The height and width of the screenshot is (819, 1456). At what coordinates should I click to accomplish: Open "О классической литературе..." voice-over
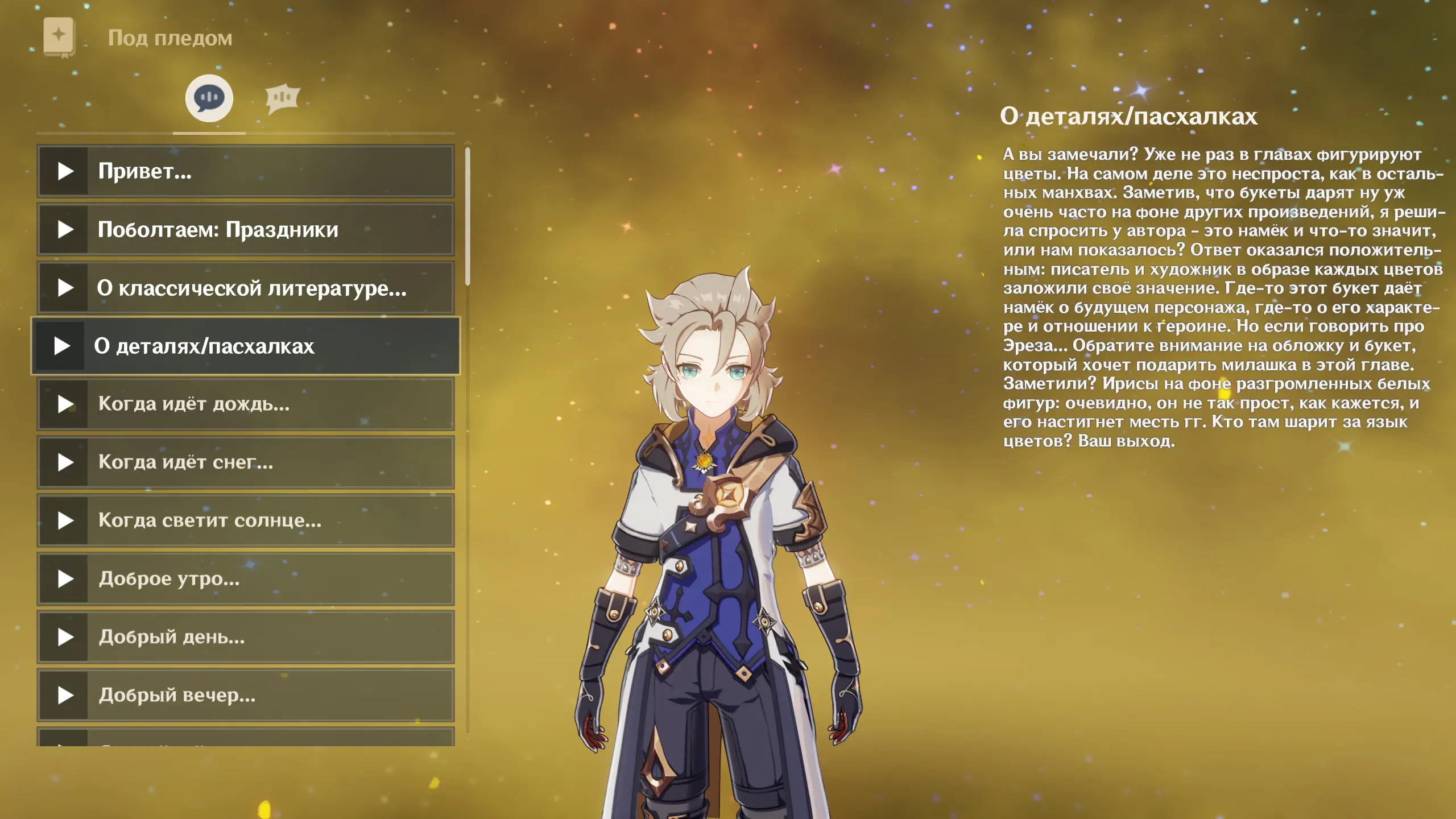246,288
